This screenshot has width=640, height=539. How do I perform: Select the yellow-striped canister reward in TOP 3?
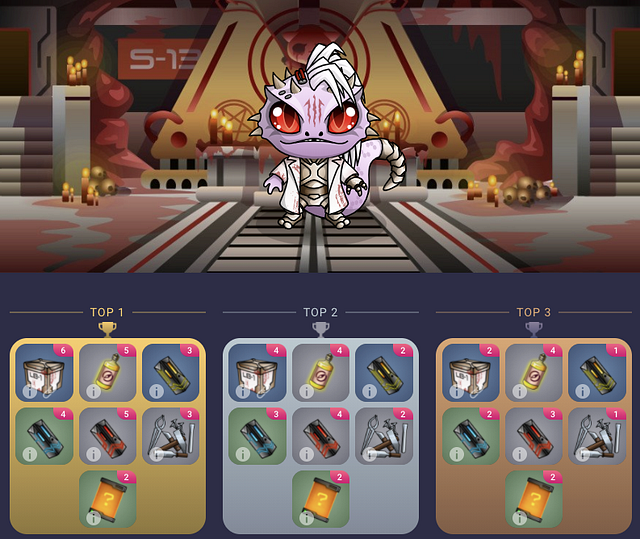click(x=597, y=372)
